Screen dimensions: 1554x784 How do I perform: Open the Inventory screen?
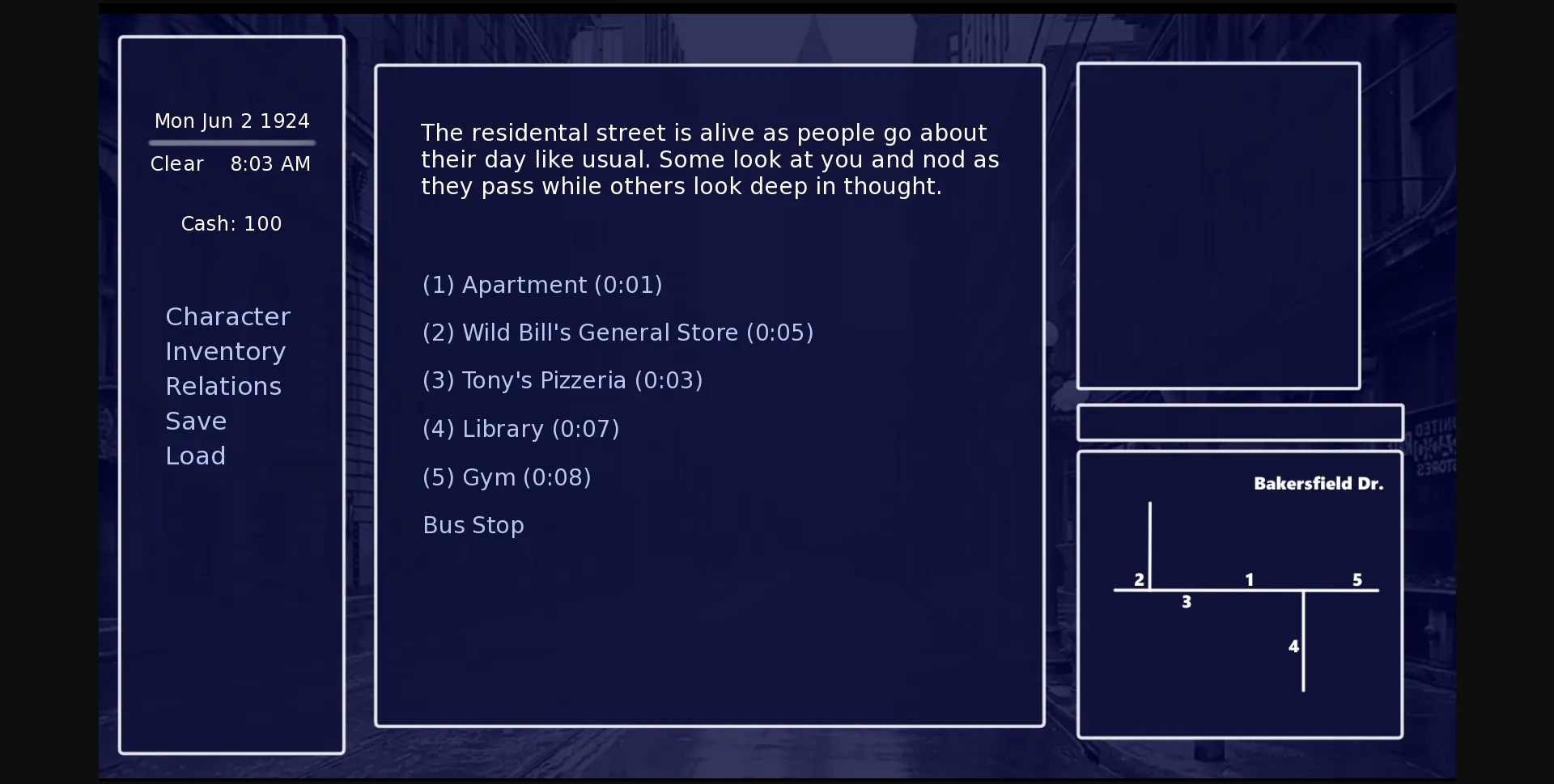point(225,351)
